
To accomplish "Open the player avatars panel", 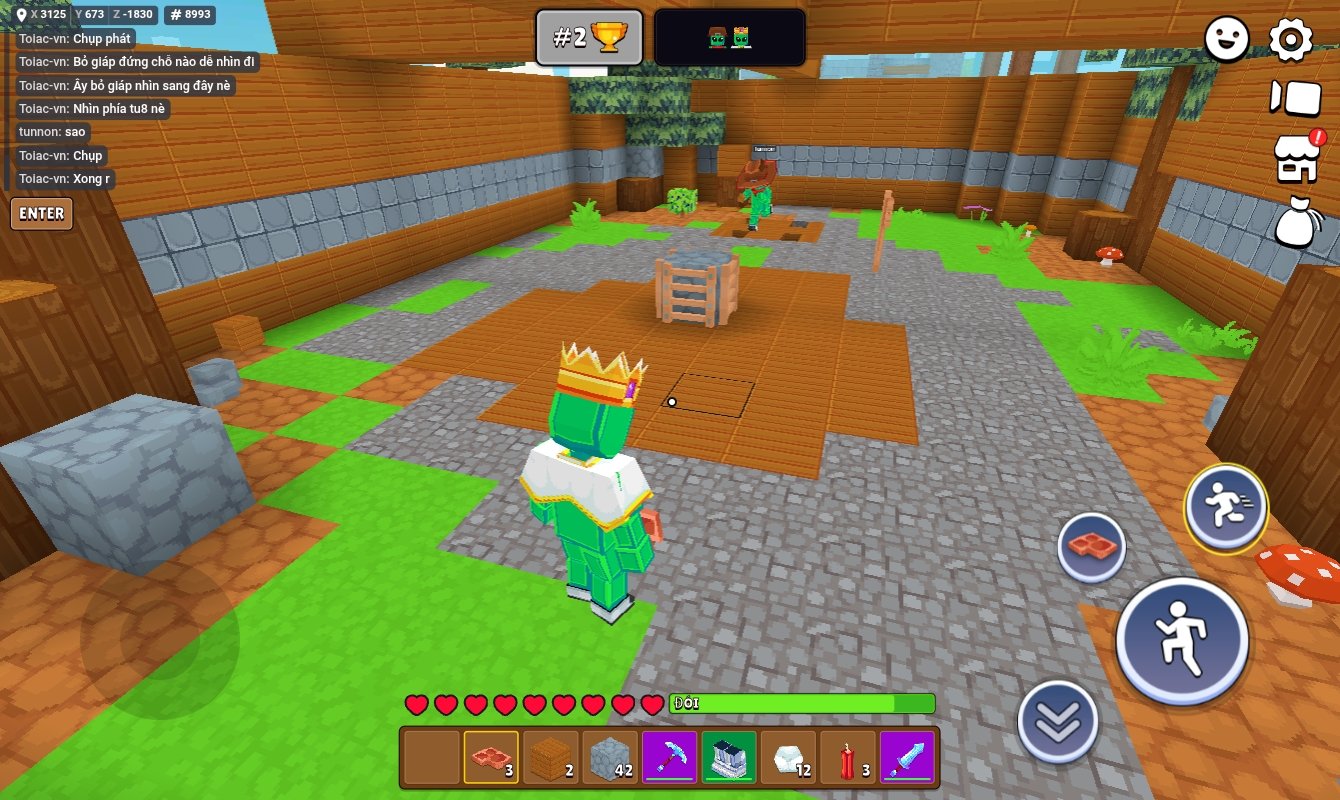I will pyautogui.click(x=730, y=38).
